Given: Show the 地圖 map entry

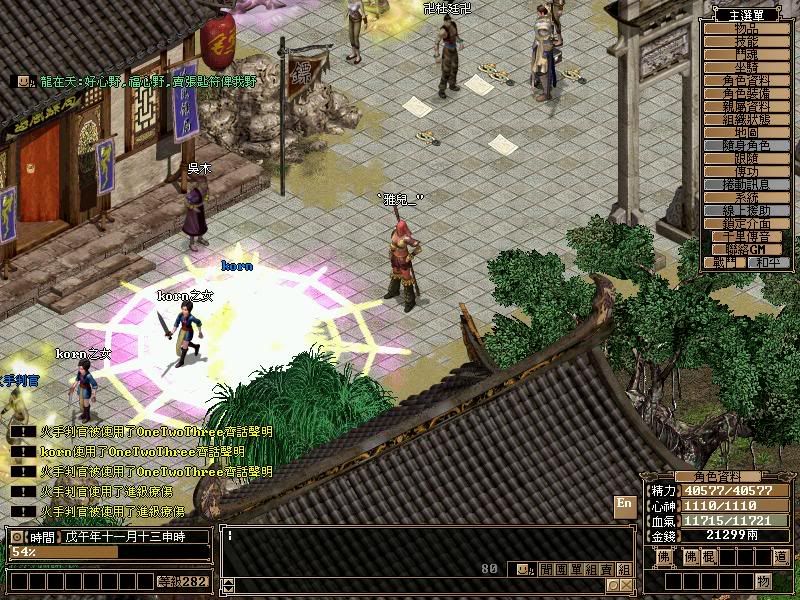Looking at the screenshot, I should (747, 132).
